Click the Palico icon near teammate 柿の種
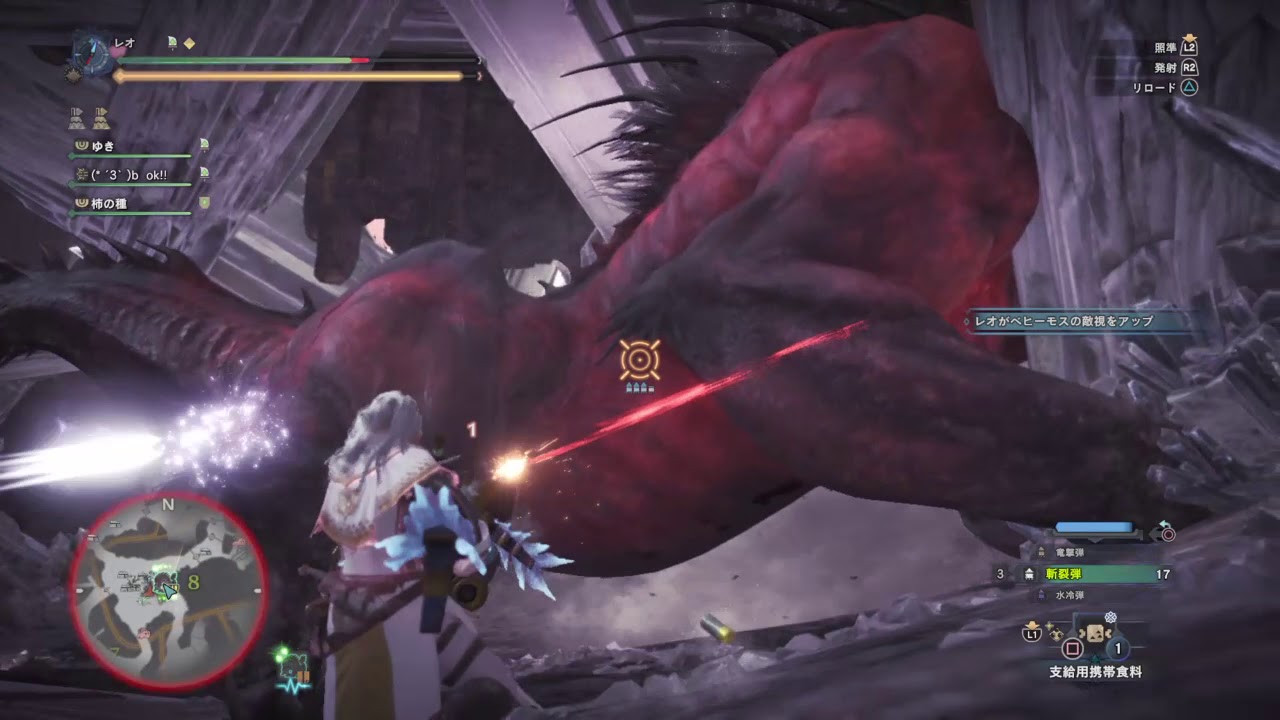Viewport: 1280px width, 720px height. (203, 202)
